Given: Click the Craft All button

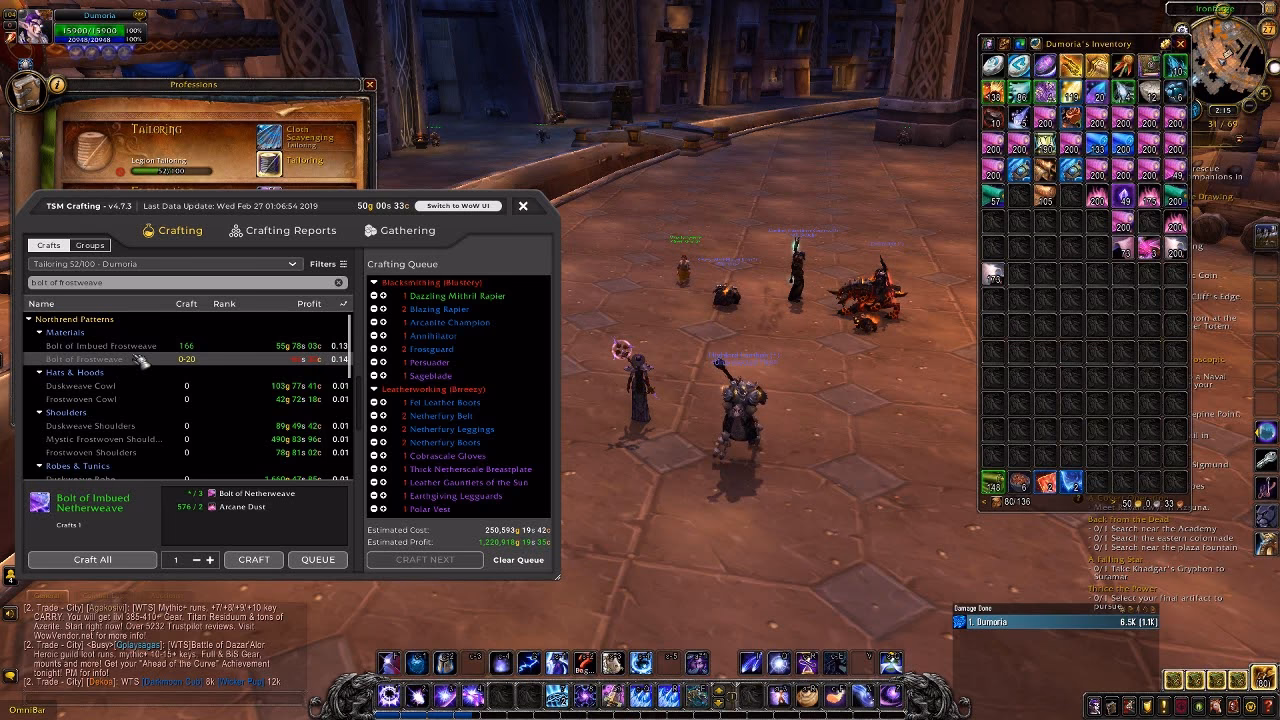Looking at the screenshot, I should (x=92, y=560).
